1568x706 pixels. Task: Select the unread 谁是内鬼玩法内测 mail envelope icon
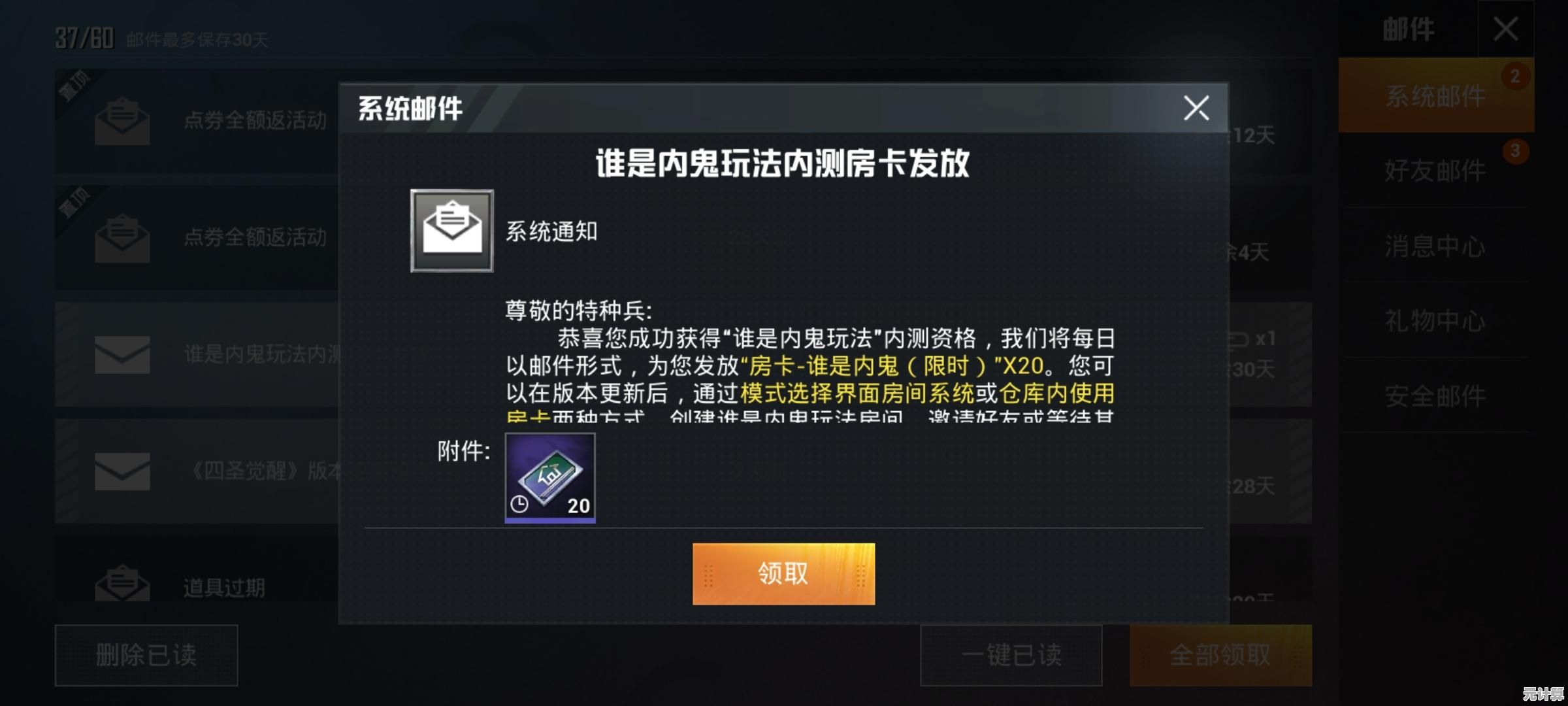pyautogui.click(x=121, y=355)
